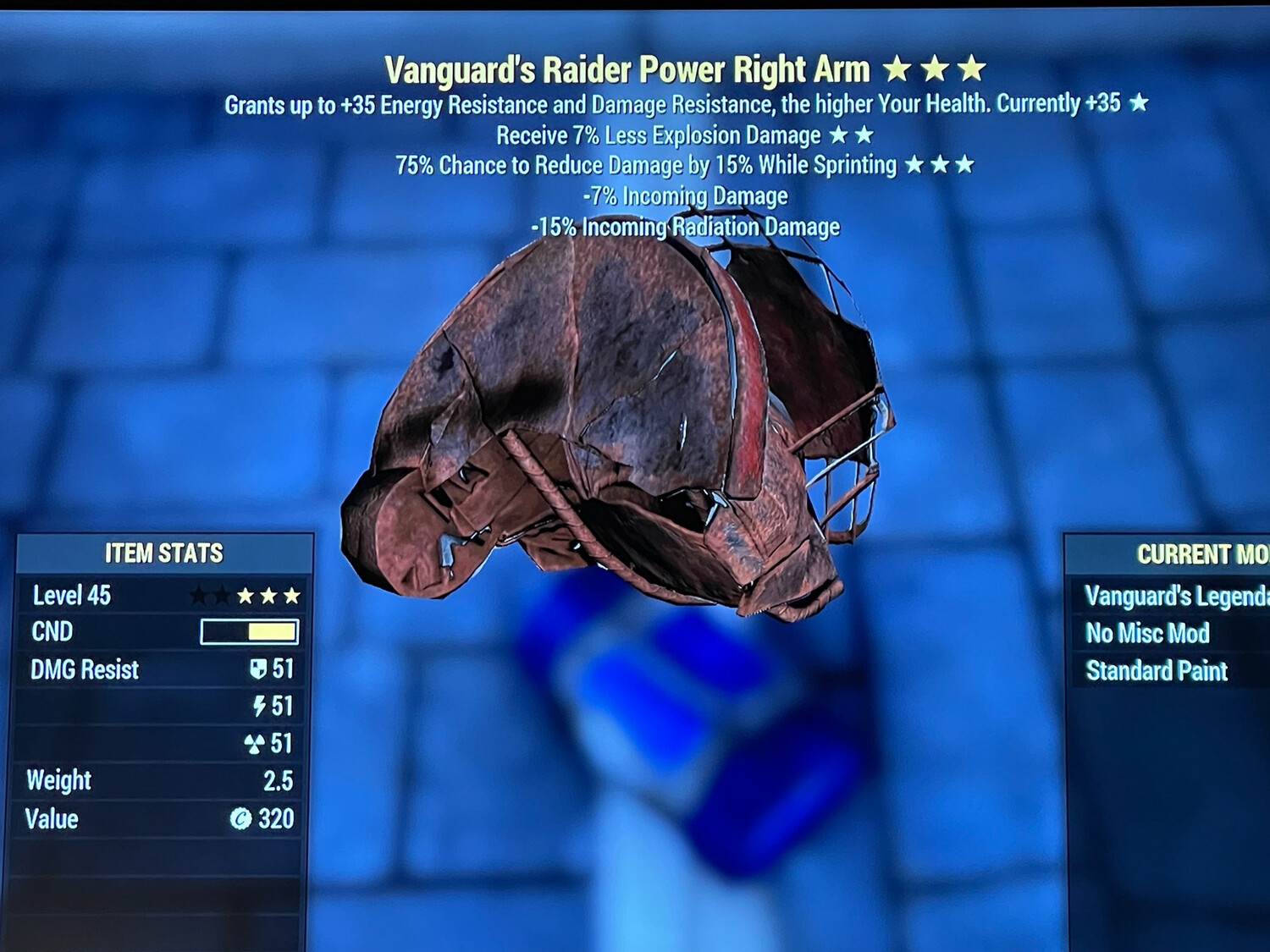
Task: Click the shield icon next to DMG Resist
Action: click(x=257, y=669)
